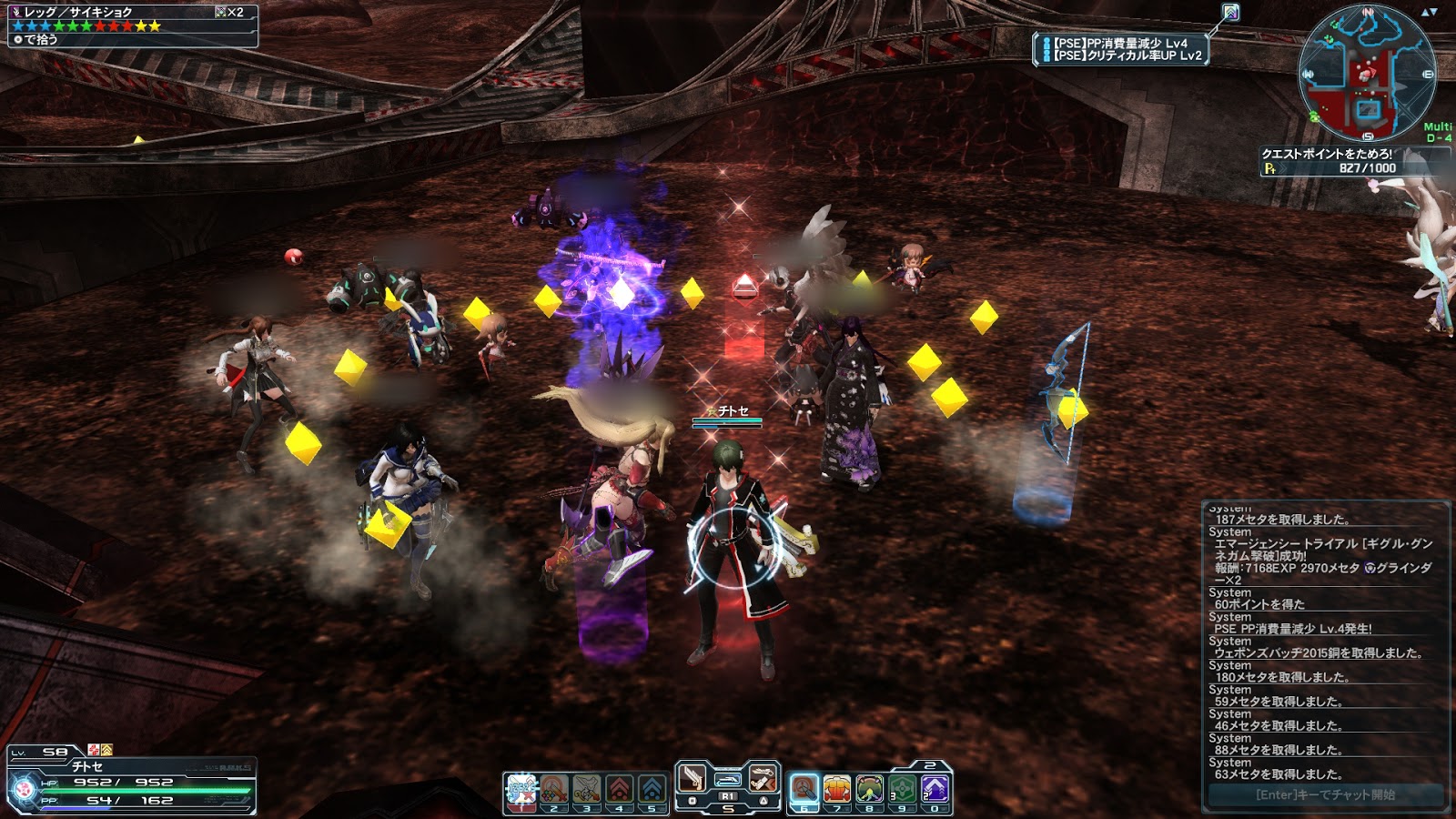The height and width of the screenshot is (819, 1456).
Task: Click the player status panel for チトセ
Action: pyautogui.click(x=133, y=783)
